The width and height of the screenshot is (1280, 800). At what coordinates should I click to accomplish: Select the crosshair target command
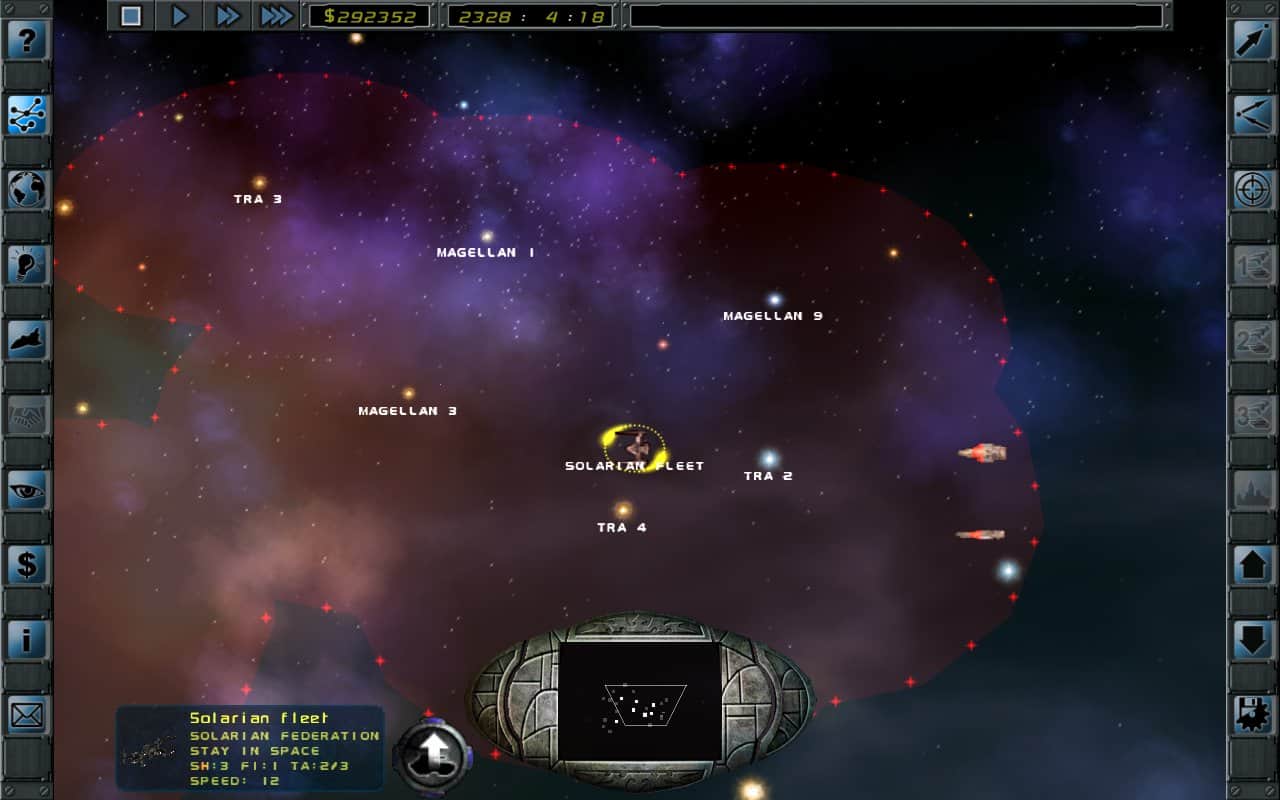tap(1253, 190)
